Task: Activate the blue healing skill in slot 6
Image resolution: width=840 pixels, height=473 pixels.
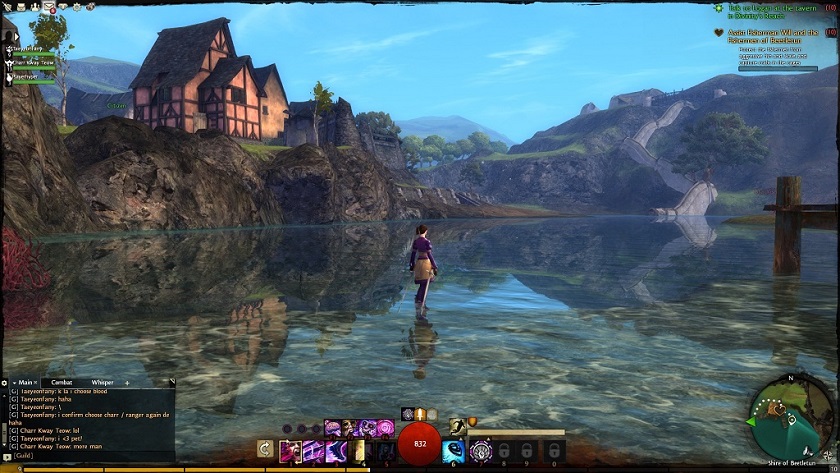Action: (x=452, y=451)
